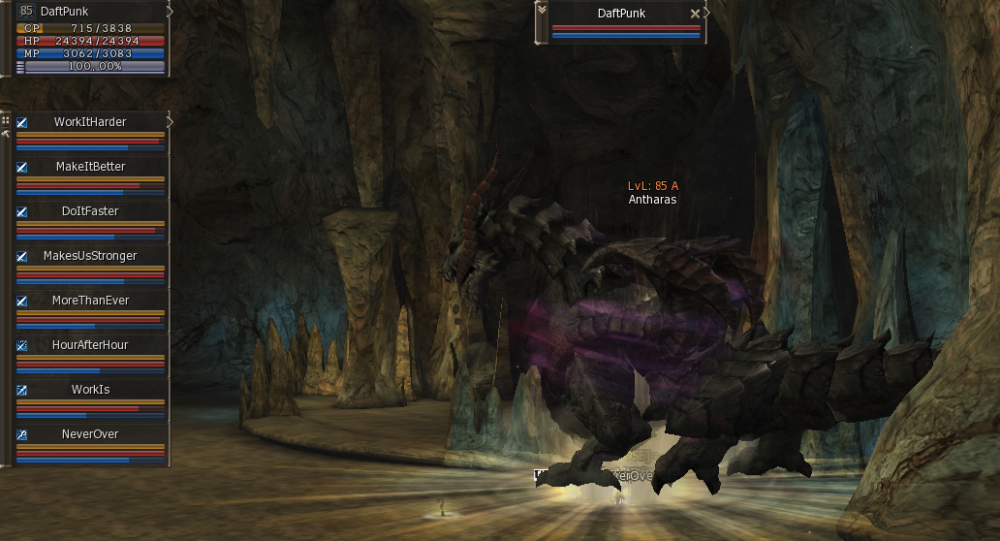The height and width of the screenshot is (541, 1000).
Task: Open arrow beside WorkItHarder party frame
Action: [x=170, y=121]
